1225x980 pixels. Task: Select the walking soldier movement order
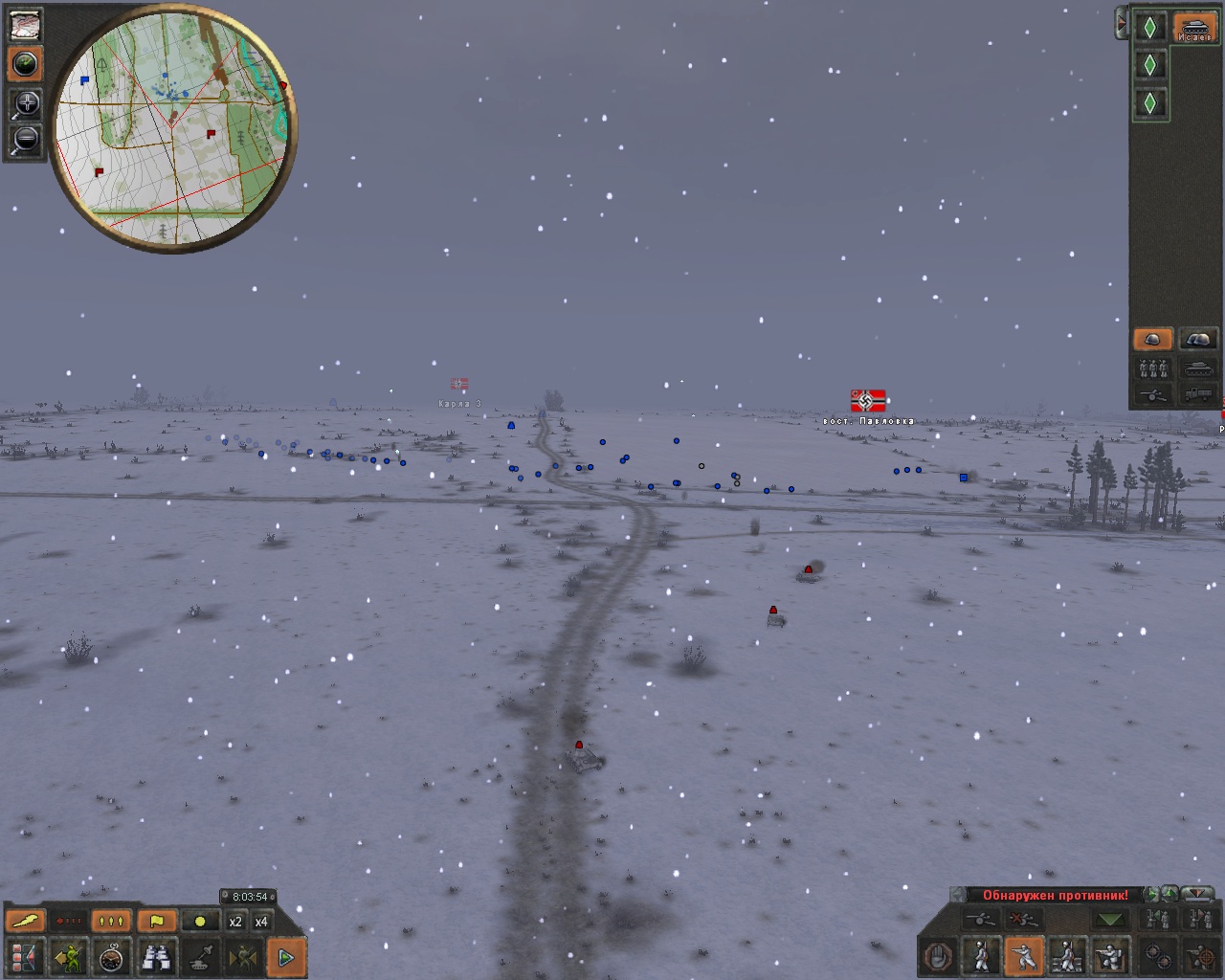point(982,956)
